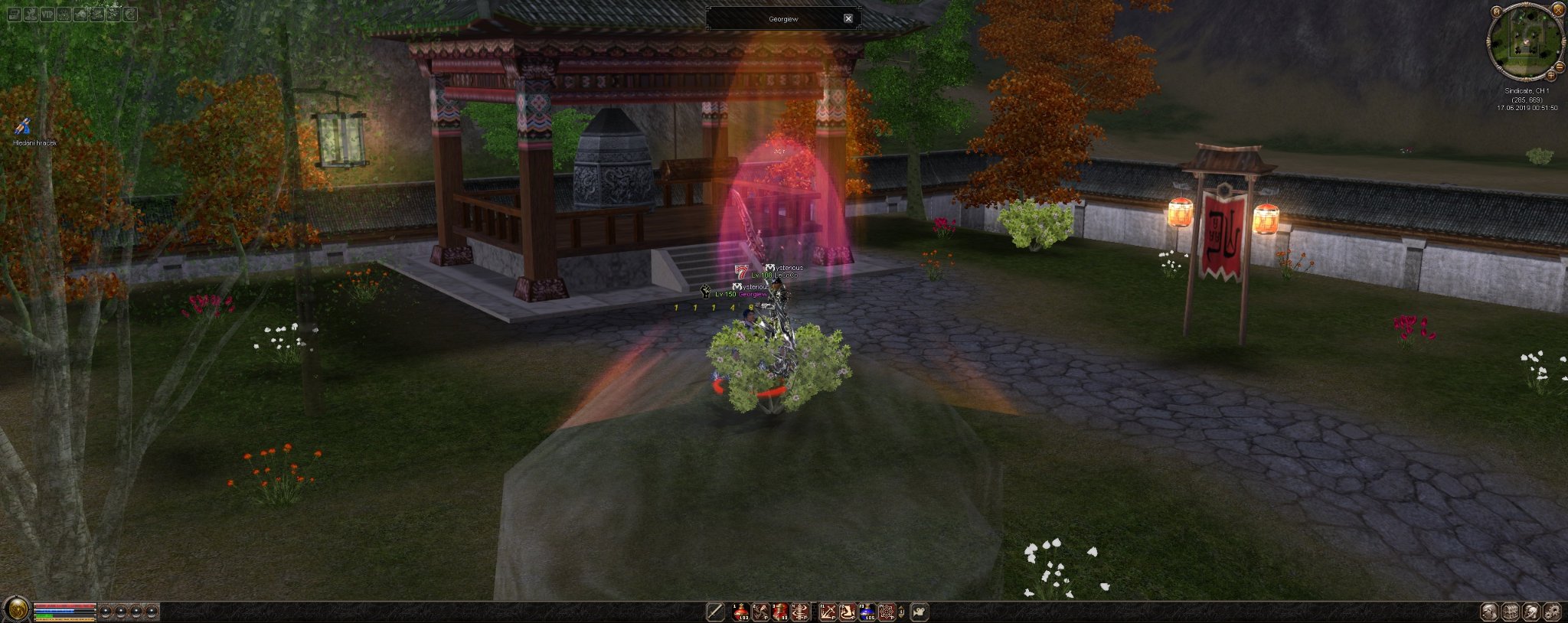Activate the boot dash skill in F2

click(x=847, y=612)
